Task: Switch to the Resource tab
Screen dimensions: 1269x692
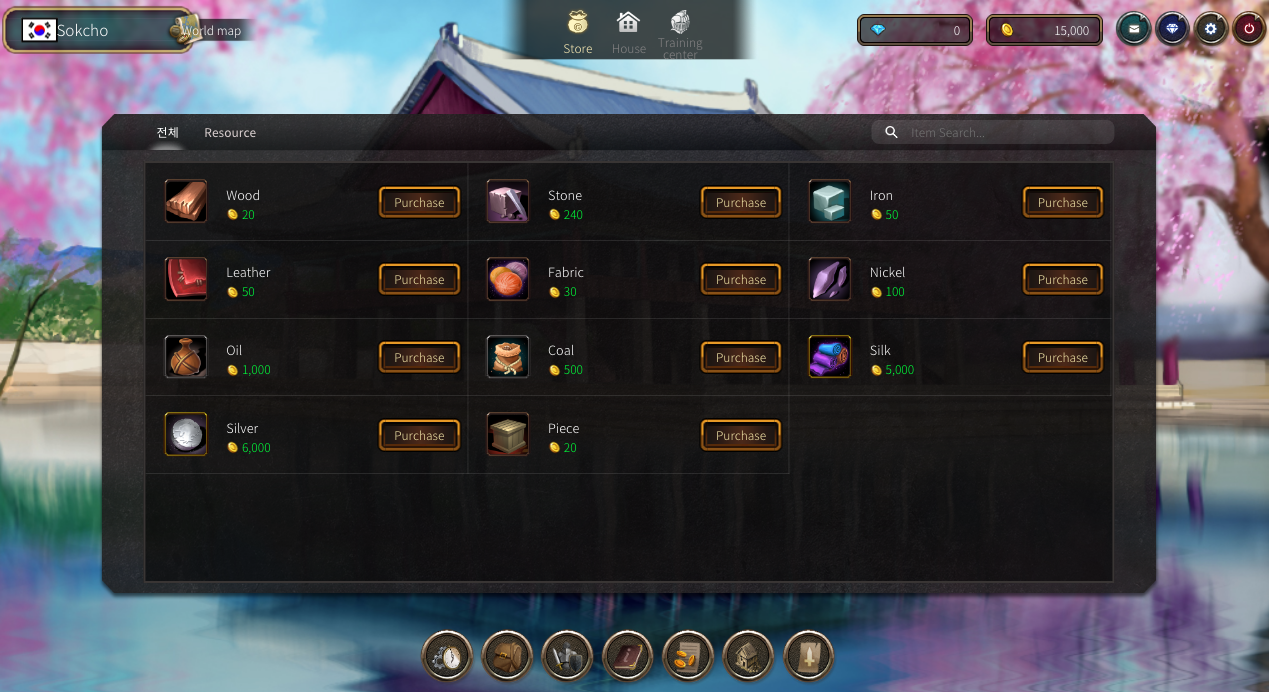Action: point(230,133)
